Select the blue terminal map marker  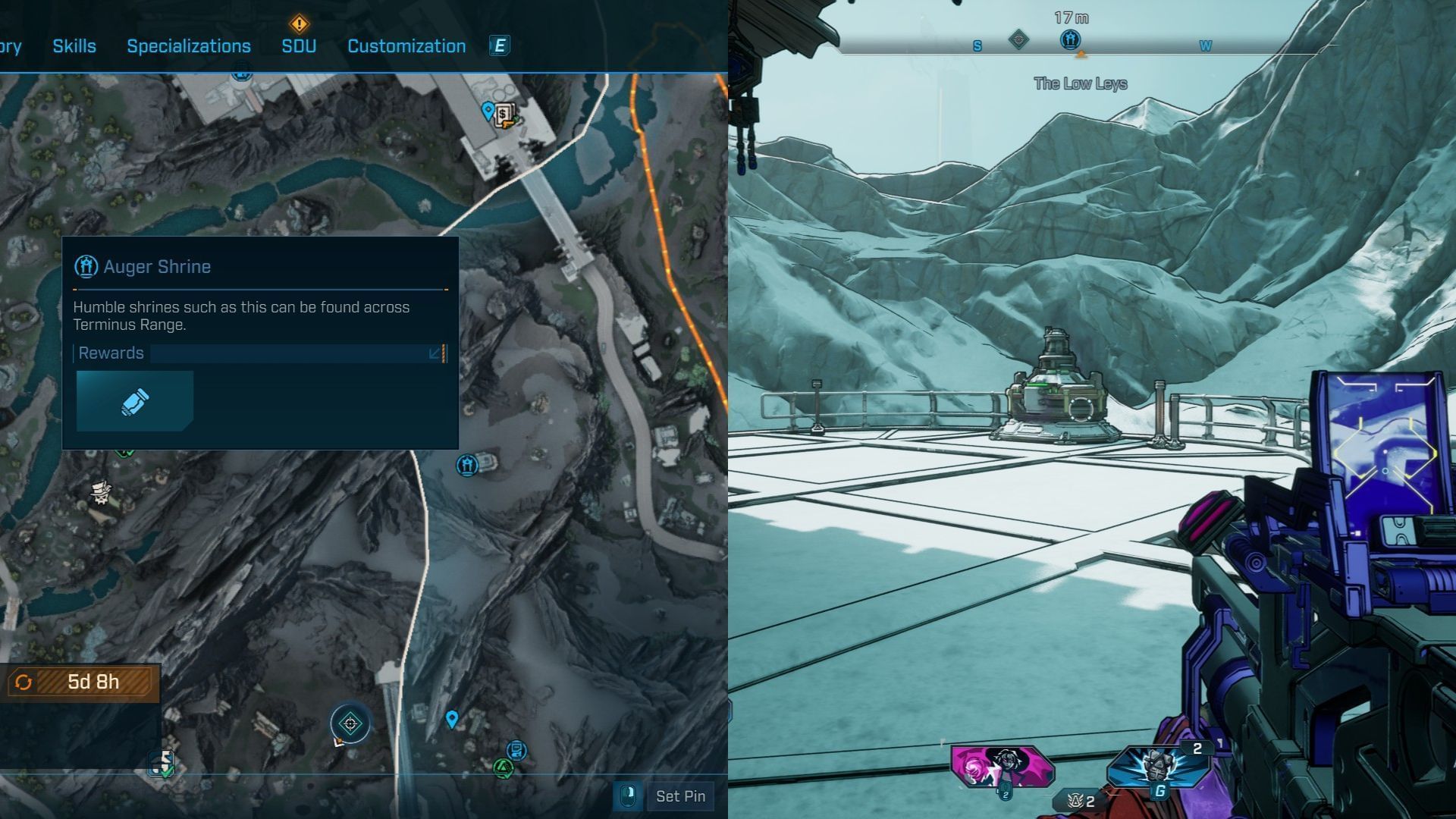click(x=517, y=750)
